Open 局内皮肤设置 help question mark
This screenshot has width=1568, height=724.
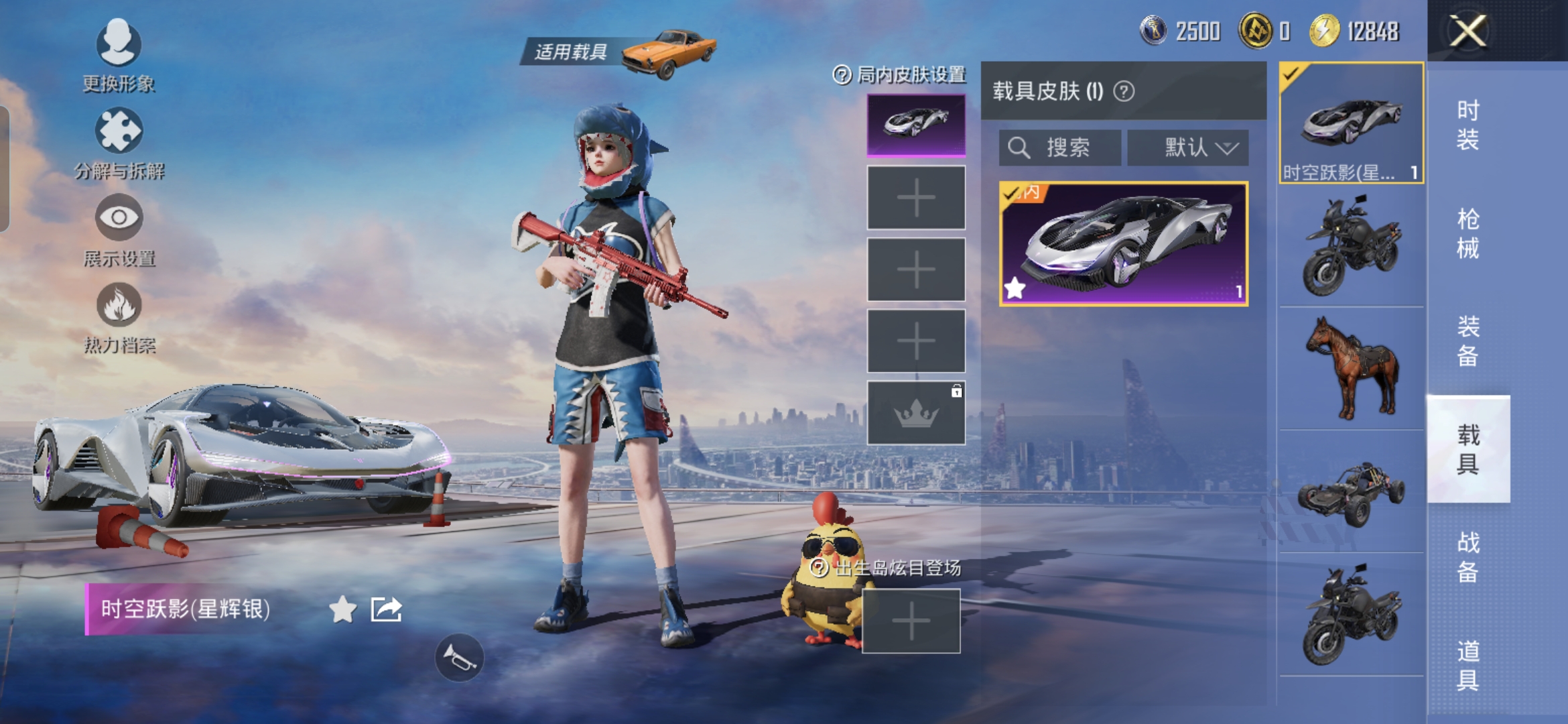(842, 74)
